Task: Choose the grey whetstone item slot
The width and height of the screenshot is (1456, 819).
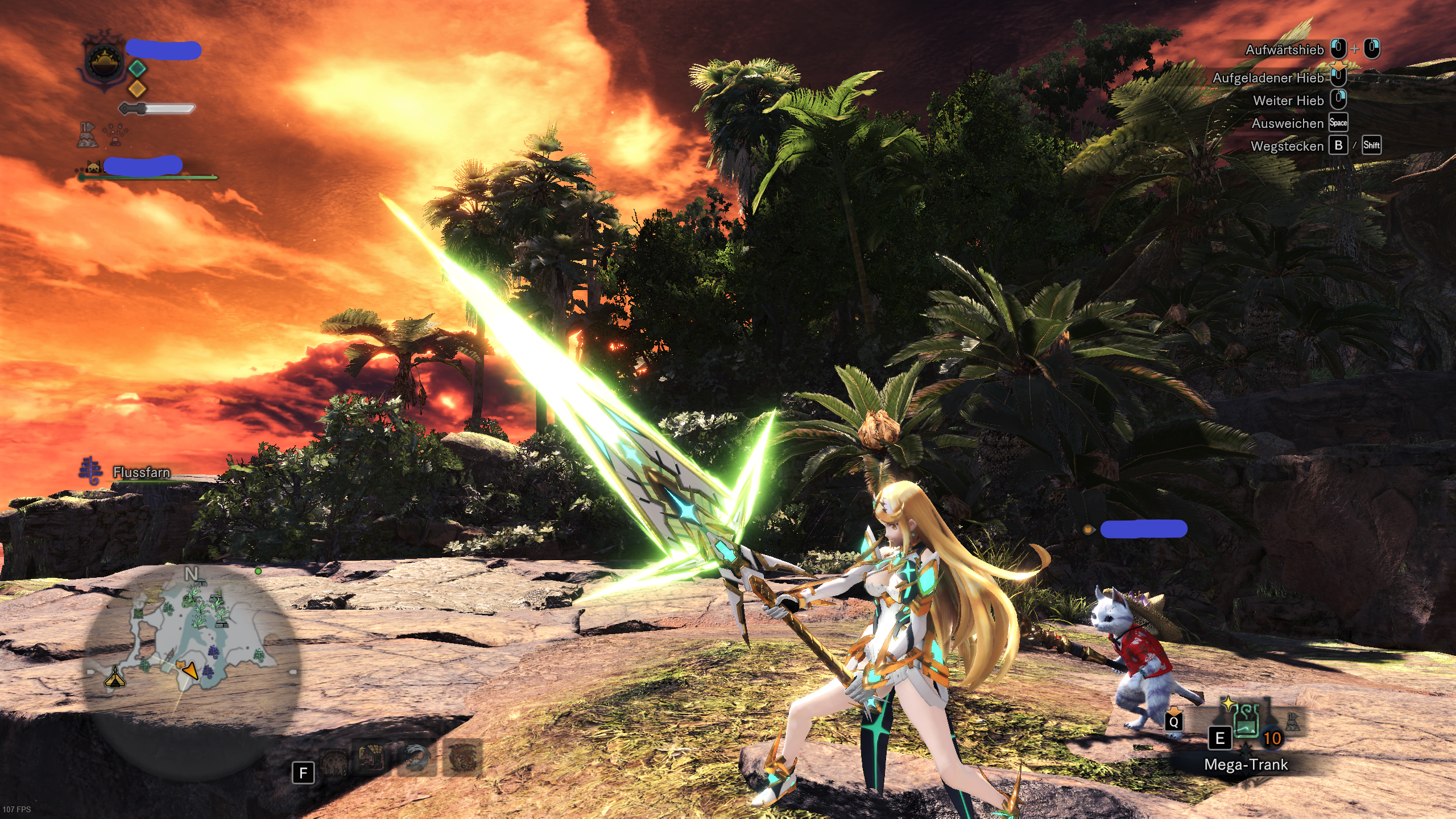Action: coord(1292,722)
